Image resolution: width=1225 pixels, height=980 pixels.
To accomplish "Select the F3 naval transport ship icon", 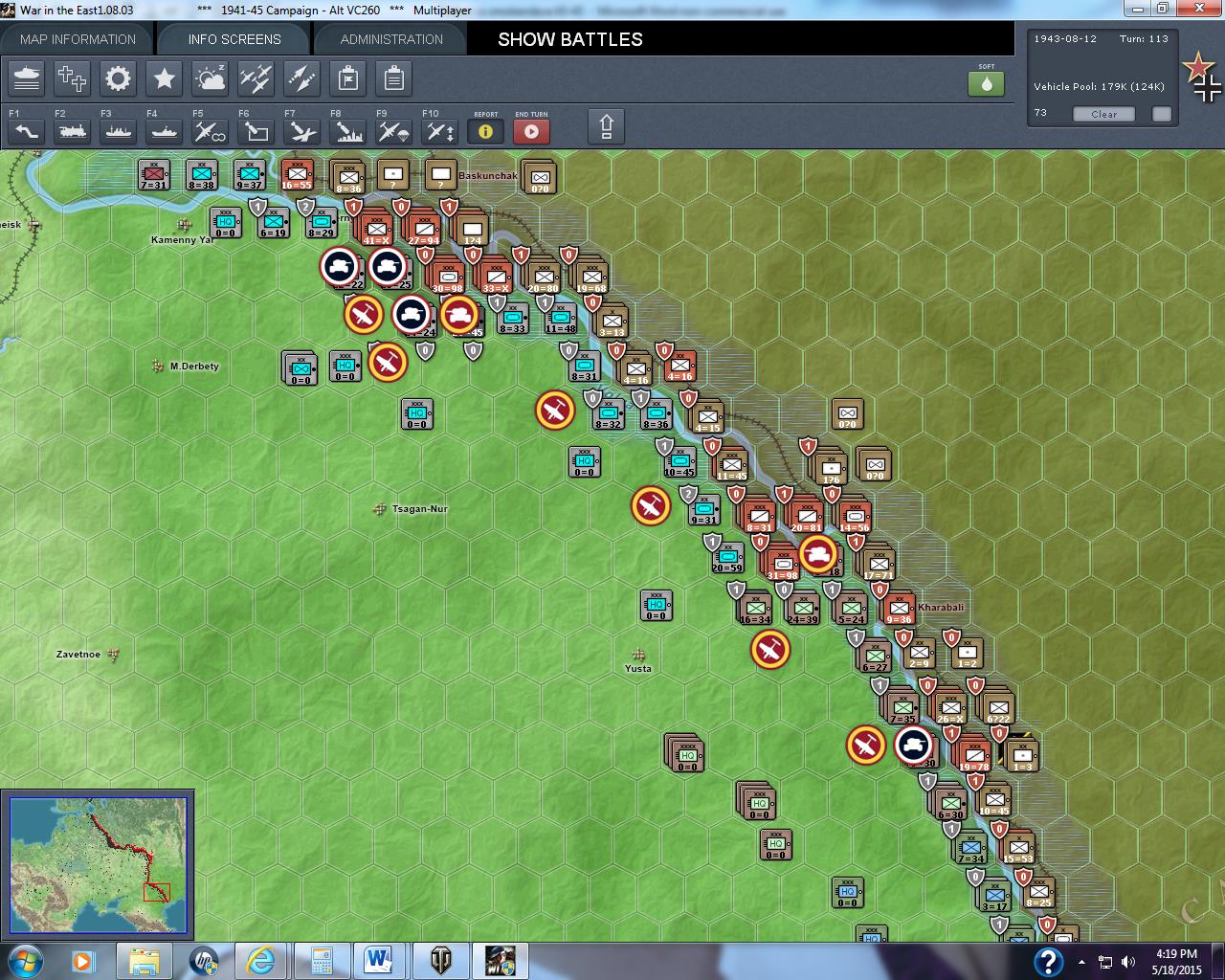I will pos(117,131).
